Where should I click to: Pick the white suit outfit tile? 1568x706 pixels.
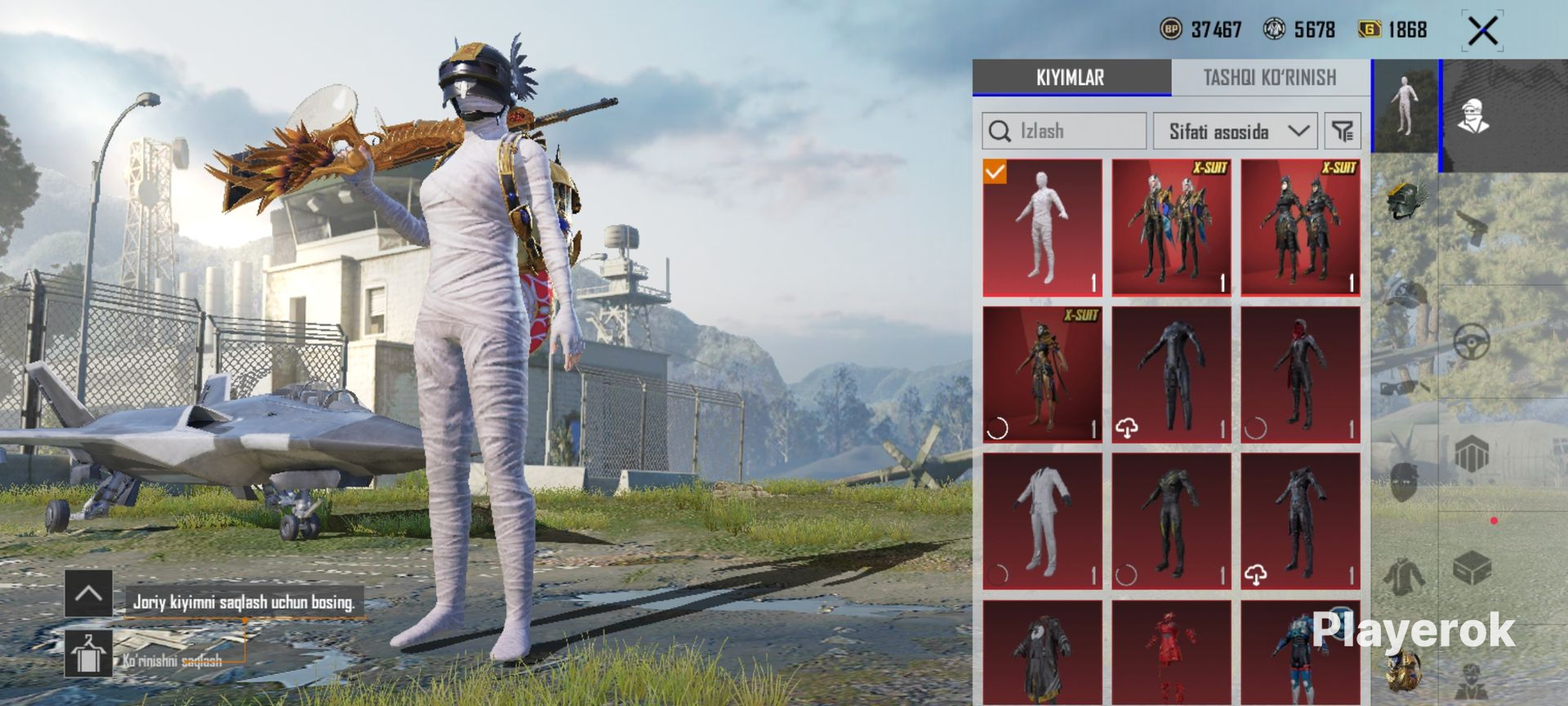click(x=1042, y=521)
